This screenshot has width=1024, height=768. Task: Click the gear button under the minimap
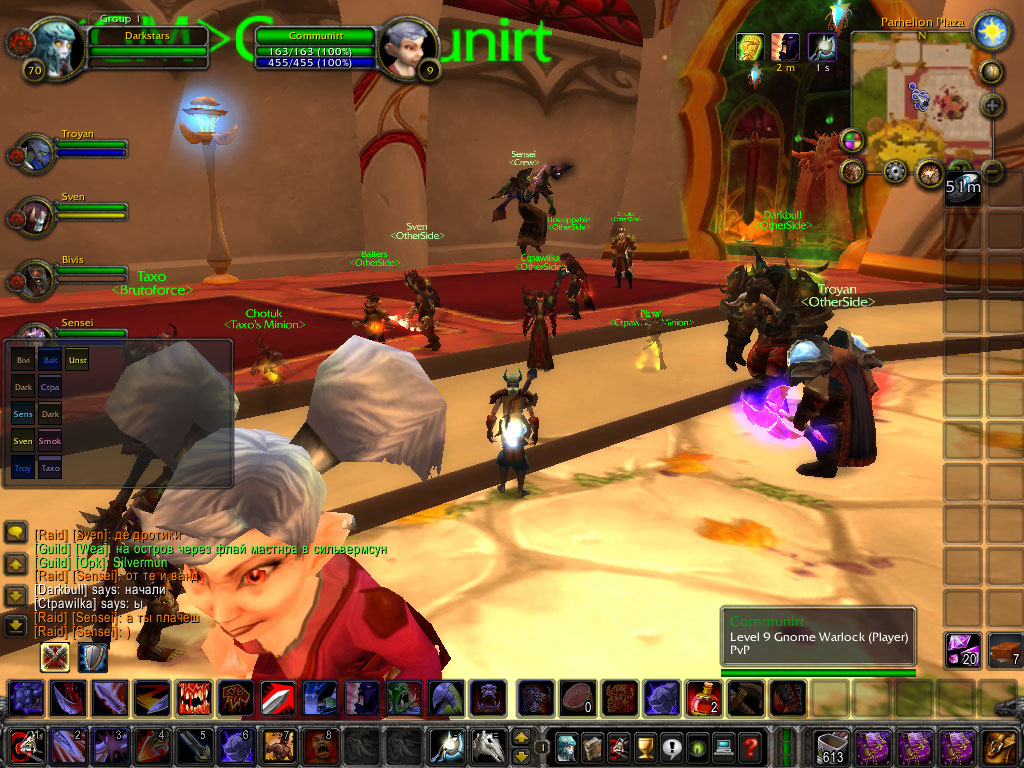pos(895,171)
